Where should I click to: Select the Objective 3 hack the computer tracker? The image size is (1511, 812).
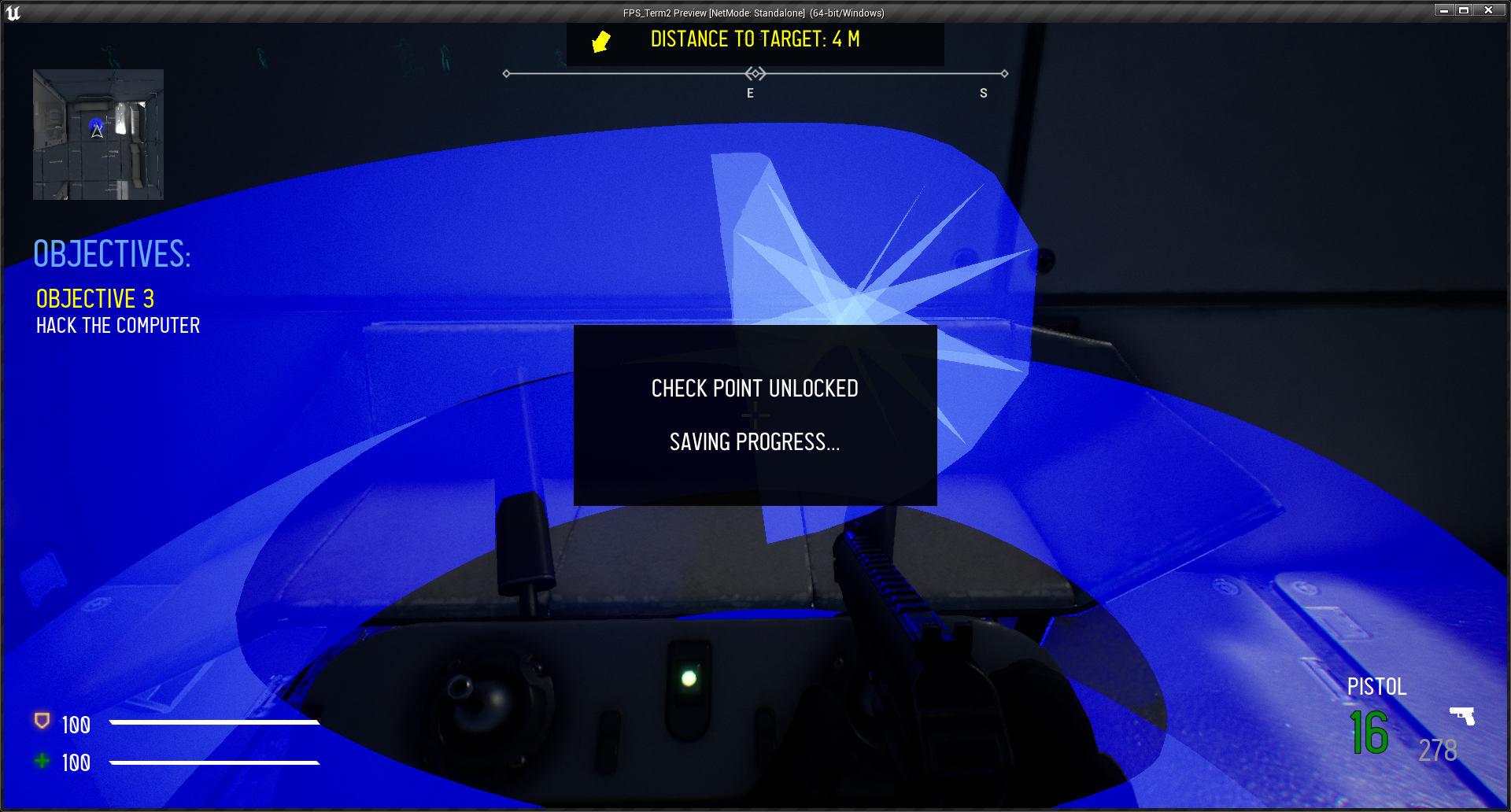point(118,312)
